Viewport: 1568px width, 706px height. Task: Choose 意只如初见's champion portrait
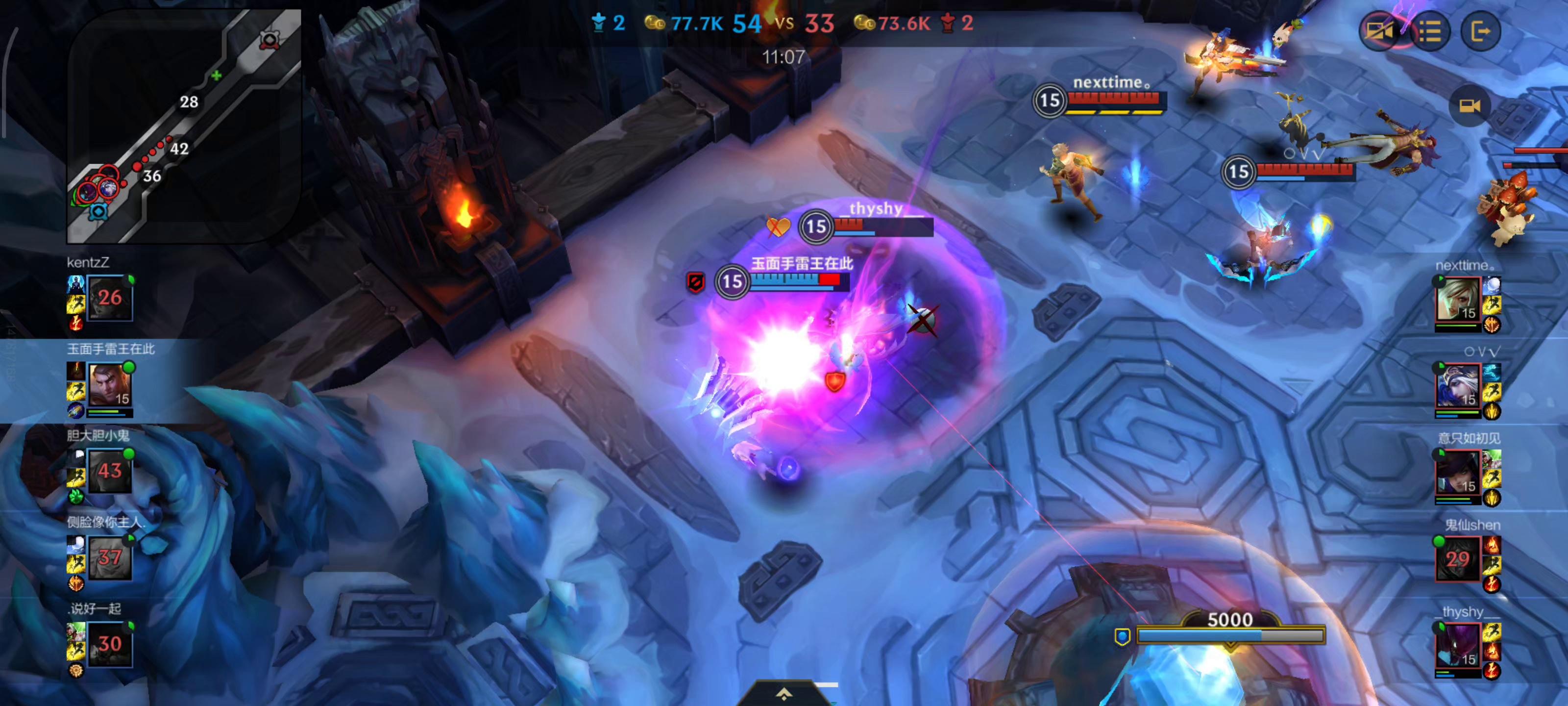(x=1458, y=472)
